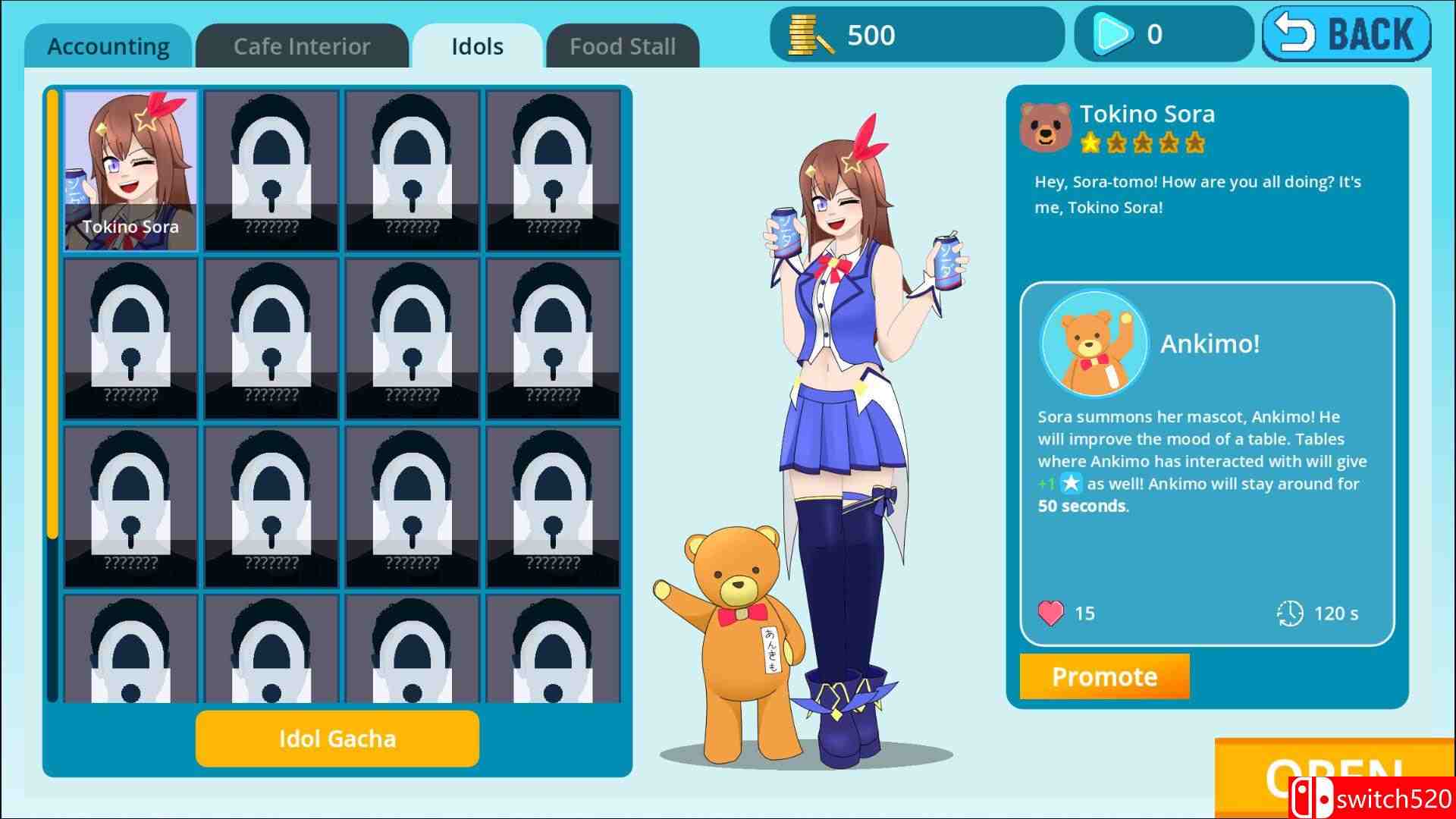Click the blue play counter icon
1456x819 pixels.
pyautogui.click(x=1111, y=33)
